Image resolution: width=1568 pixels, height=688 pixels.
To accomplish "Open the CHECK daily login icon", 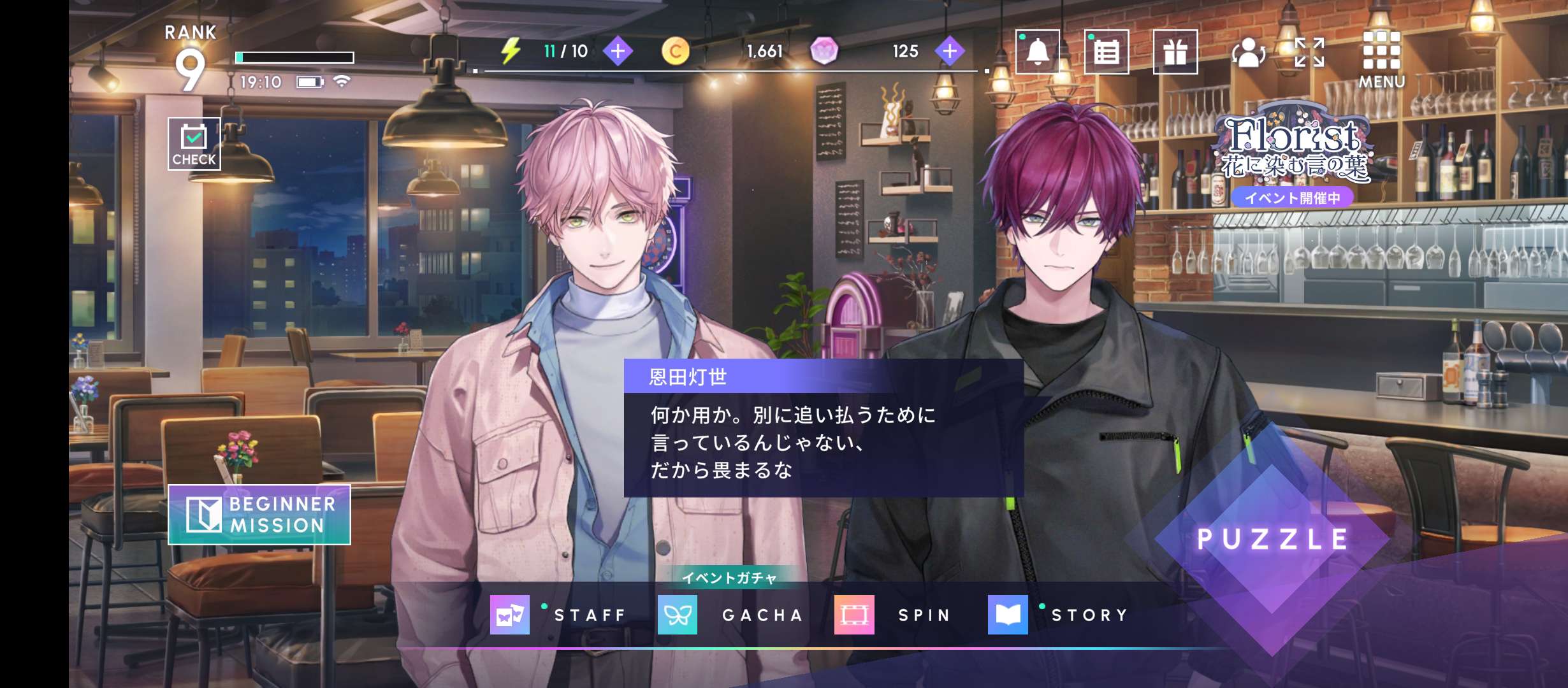I will tap(194, 144).
